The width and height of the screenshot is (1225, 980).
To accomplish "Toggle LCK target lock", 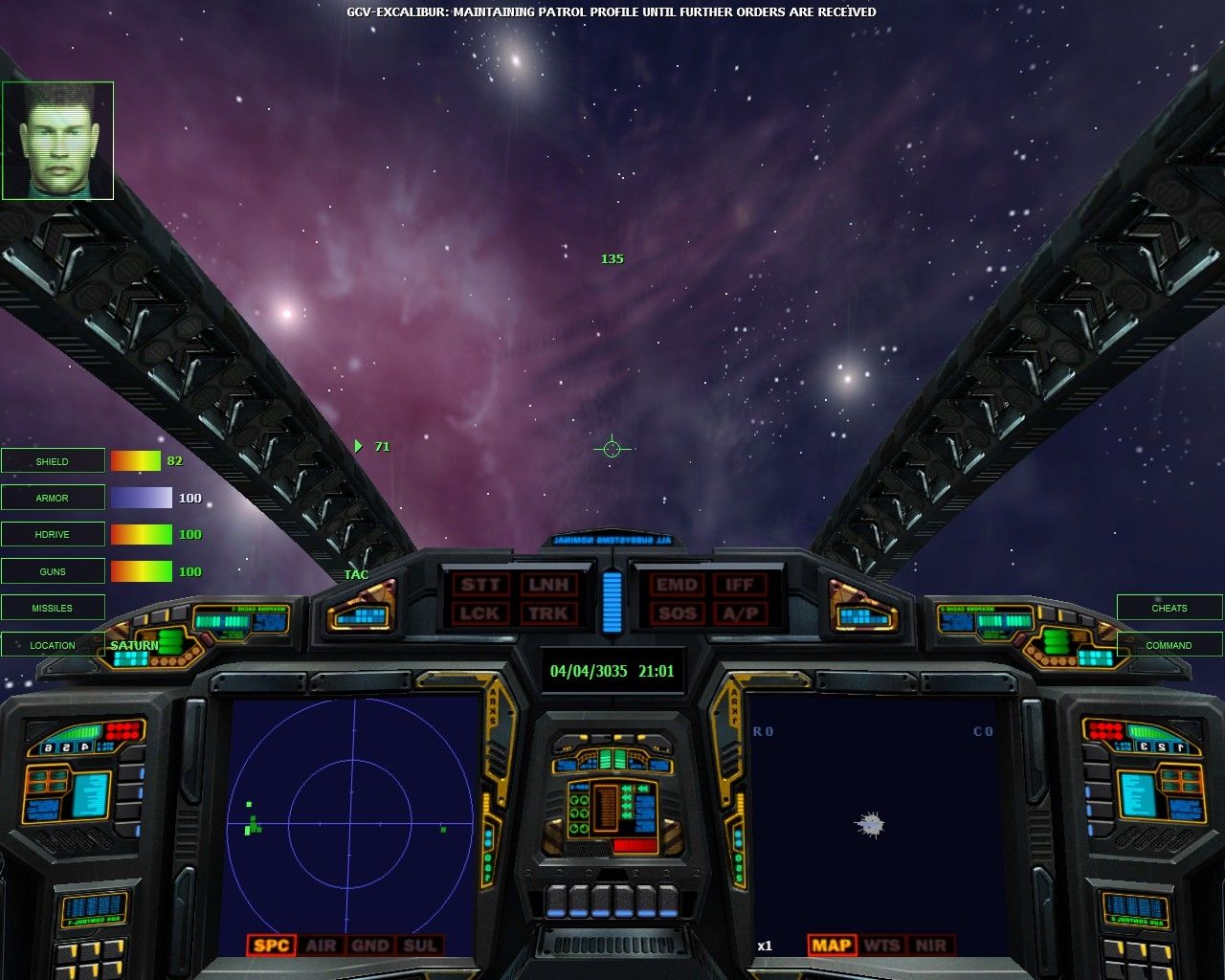I will (479, 613).
